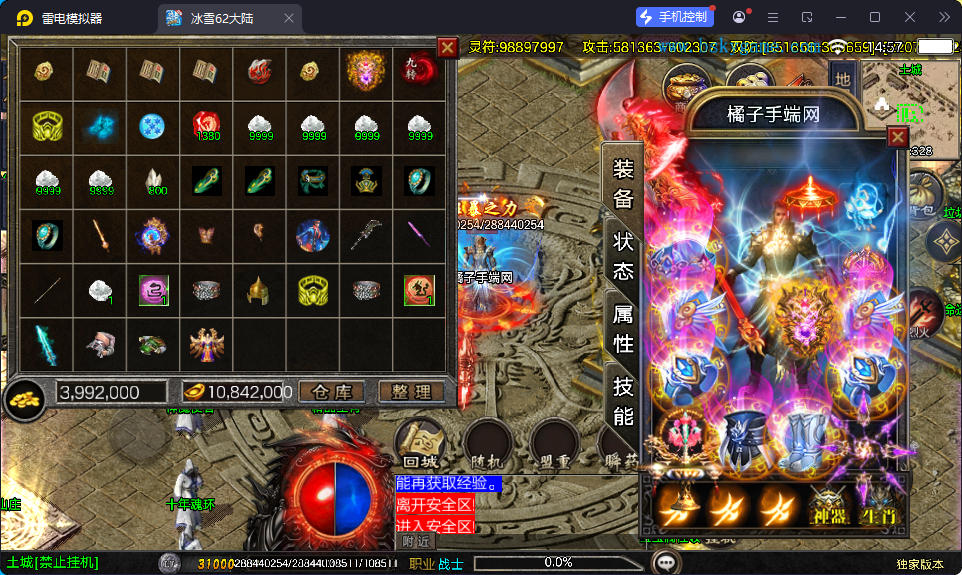Open the 仓库 warehouse

(333, 391)
